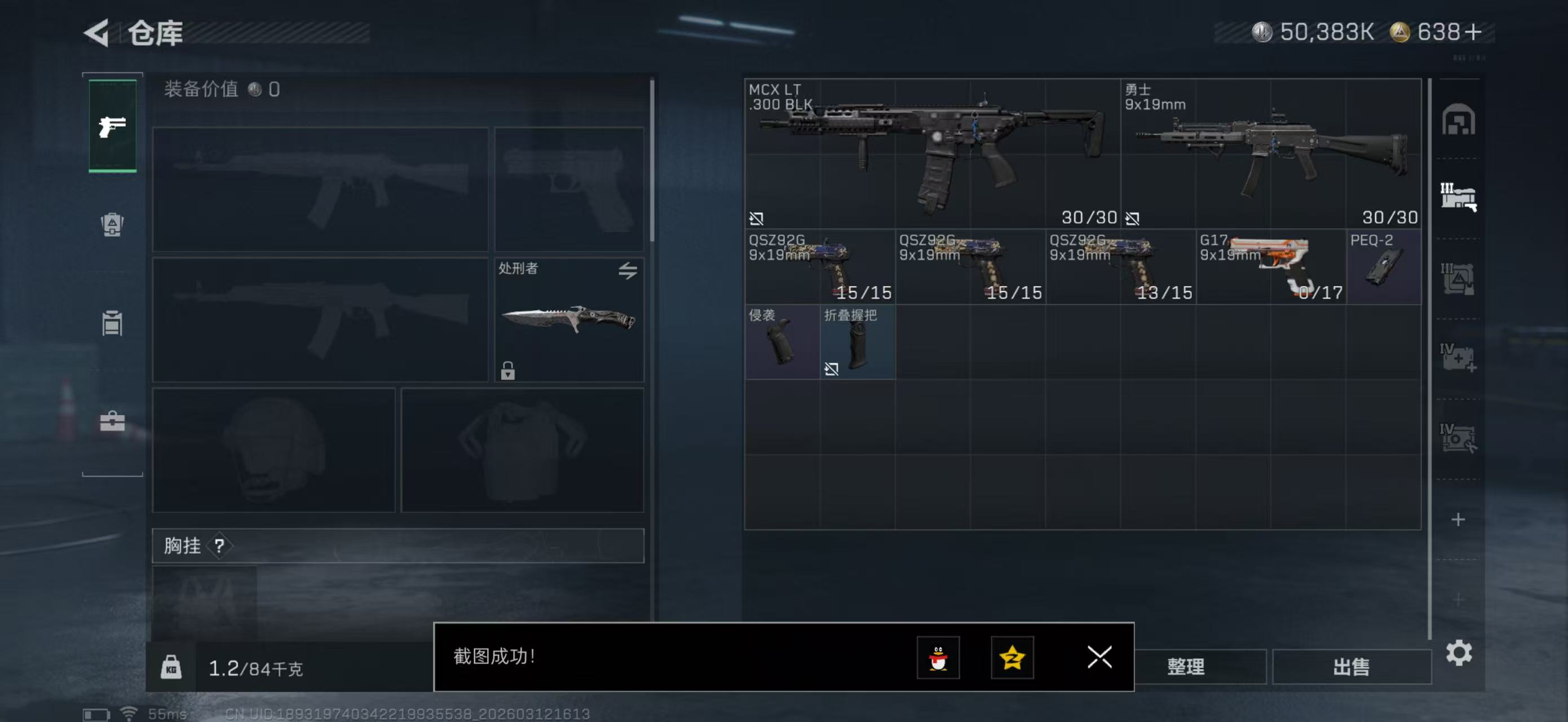Select the pistol weapons tab
Viewport: 1568px width, 722px height.
point(113,126)
